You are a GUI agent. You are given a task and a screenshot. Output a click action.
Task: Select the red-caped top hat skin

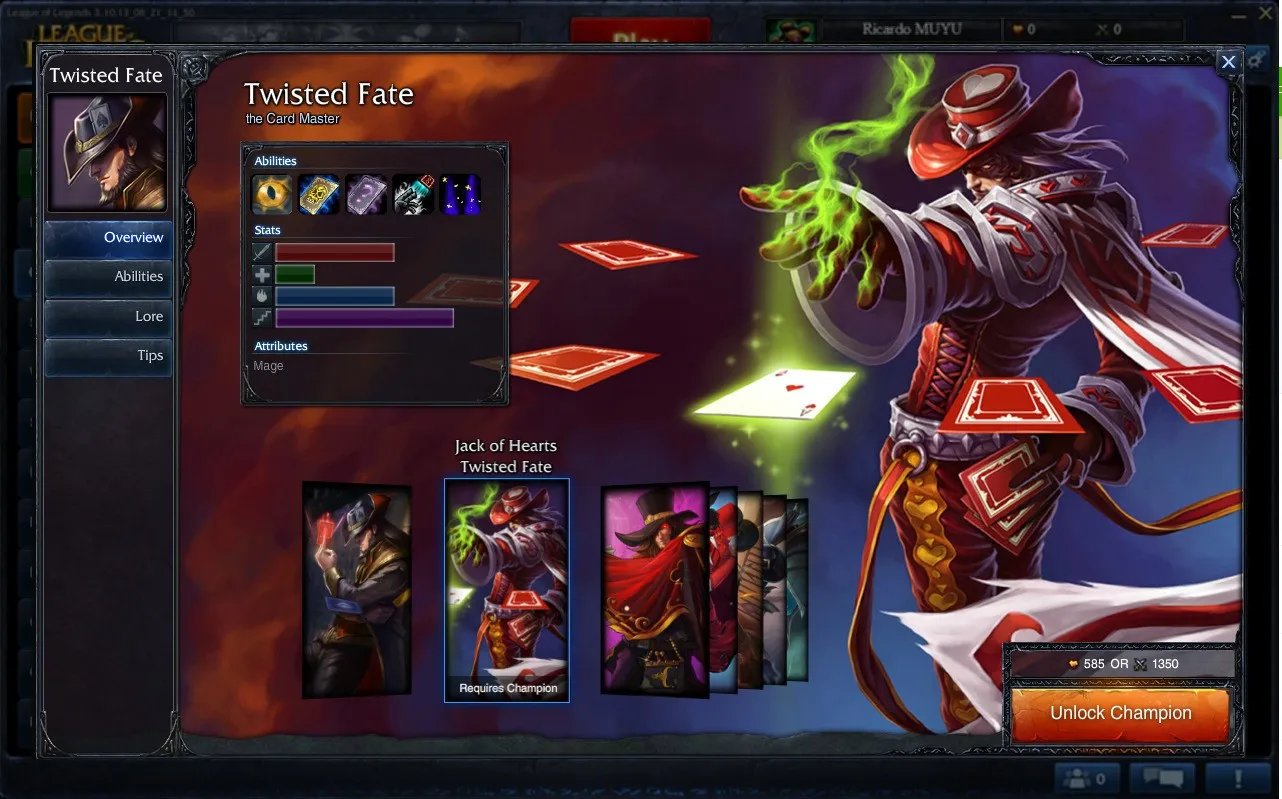pyautogui.click(x=655, y=590)
